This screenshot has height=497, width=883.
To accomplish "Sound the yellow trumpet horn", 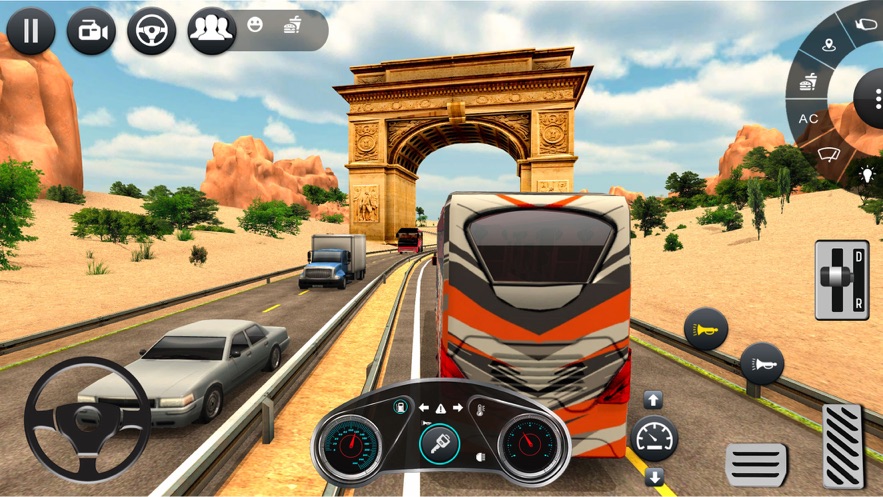I will pyautogui.click(x=705, y=330).
